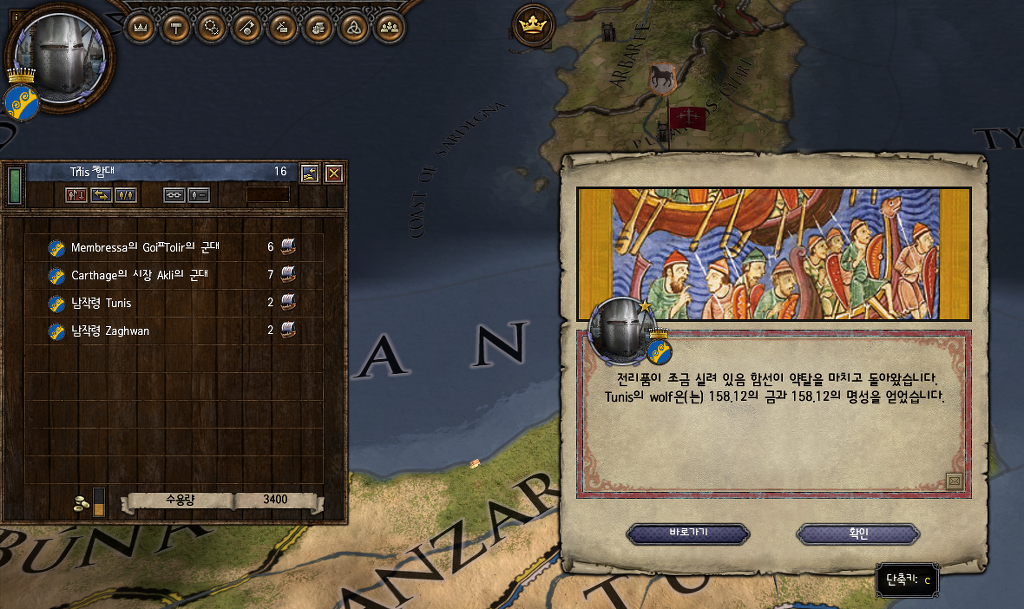Click the 바로가기 go-to button

(688, 533)
